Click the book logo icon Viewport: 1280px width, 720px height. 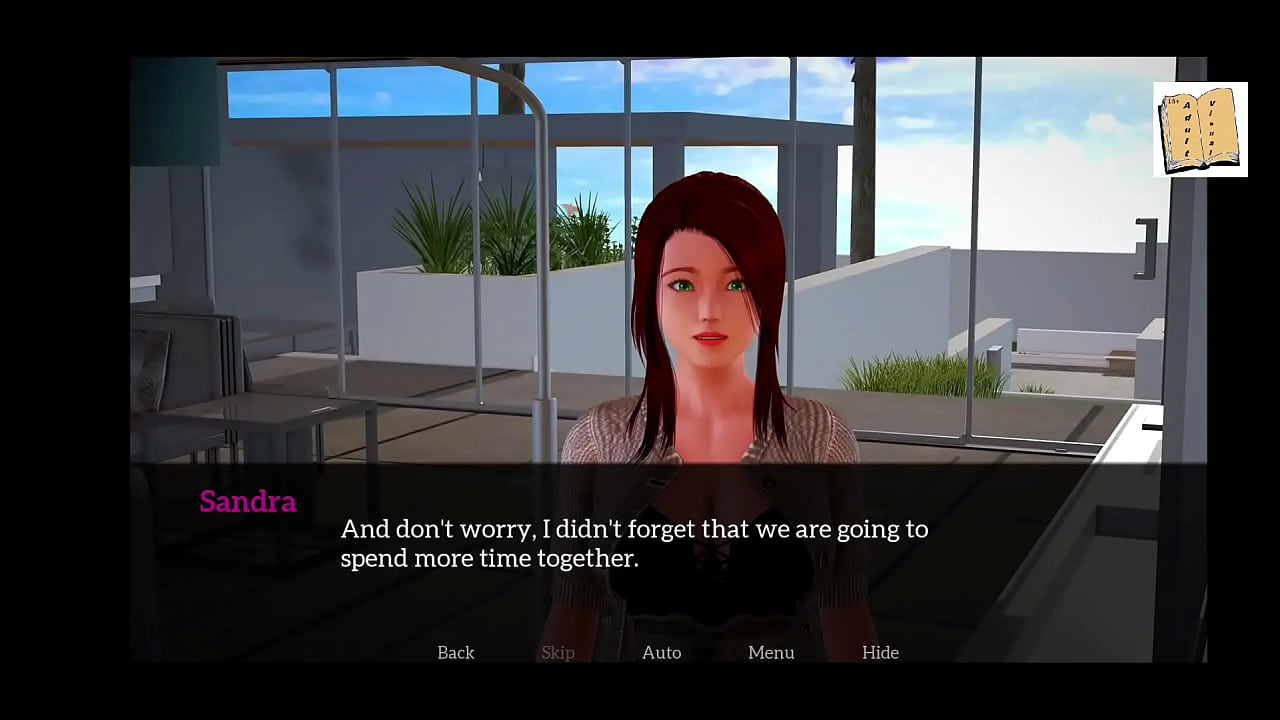(x=1200, y=130)
